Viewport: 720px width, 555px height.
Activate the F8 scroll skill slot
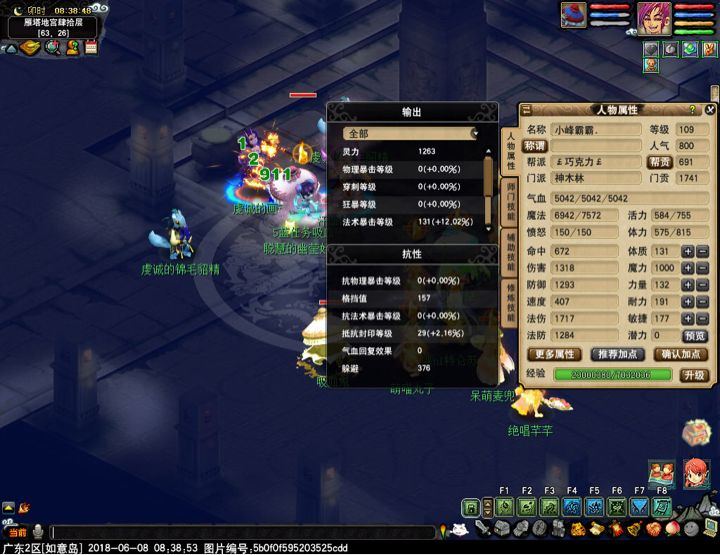coord(662,507)
